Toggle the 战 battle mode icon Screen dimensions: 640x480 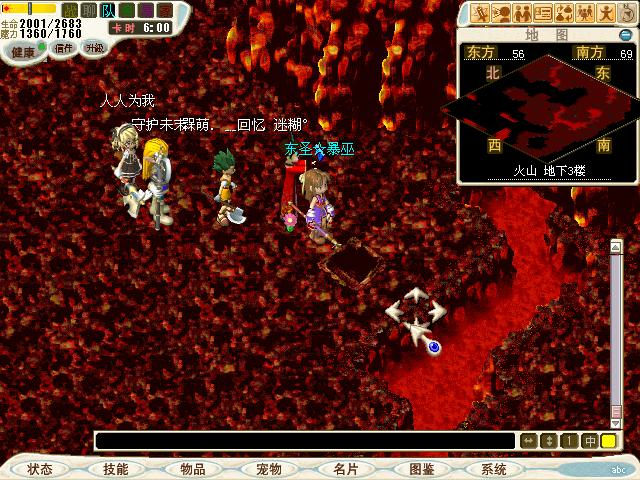pos(68,10)
